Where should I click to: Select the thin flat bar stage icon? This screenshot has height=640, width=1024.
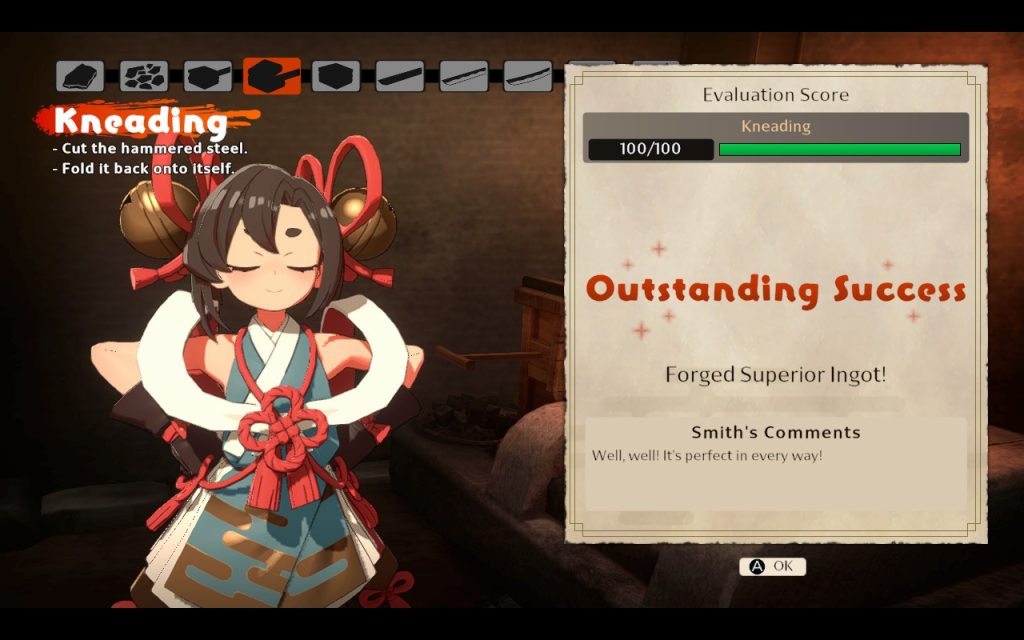pyautogui.click(x=400, y=76)
